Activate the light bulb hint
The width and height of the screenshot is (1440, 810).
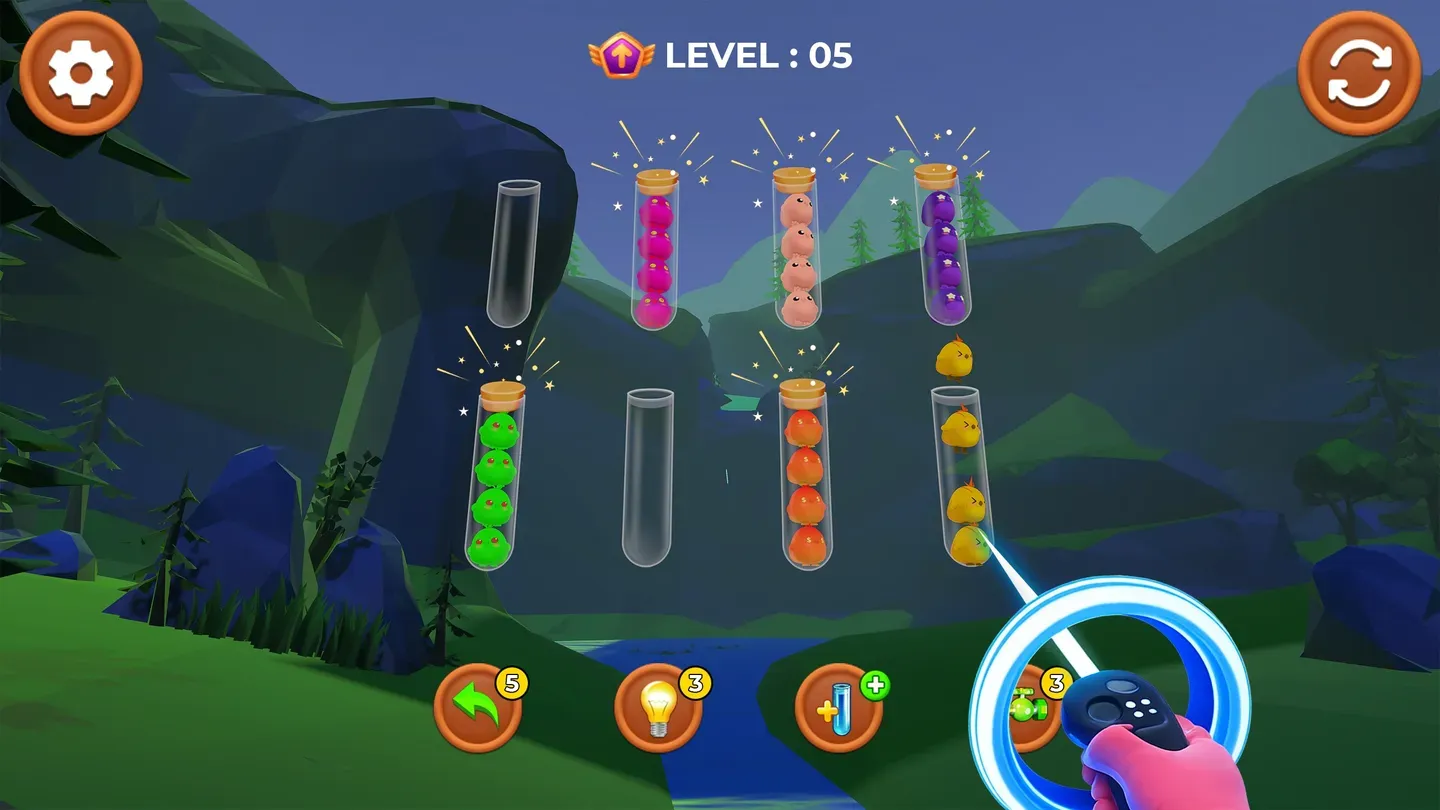(660, 706)
